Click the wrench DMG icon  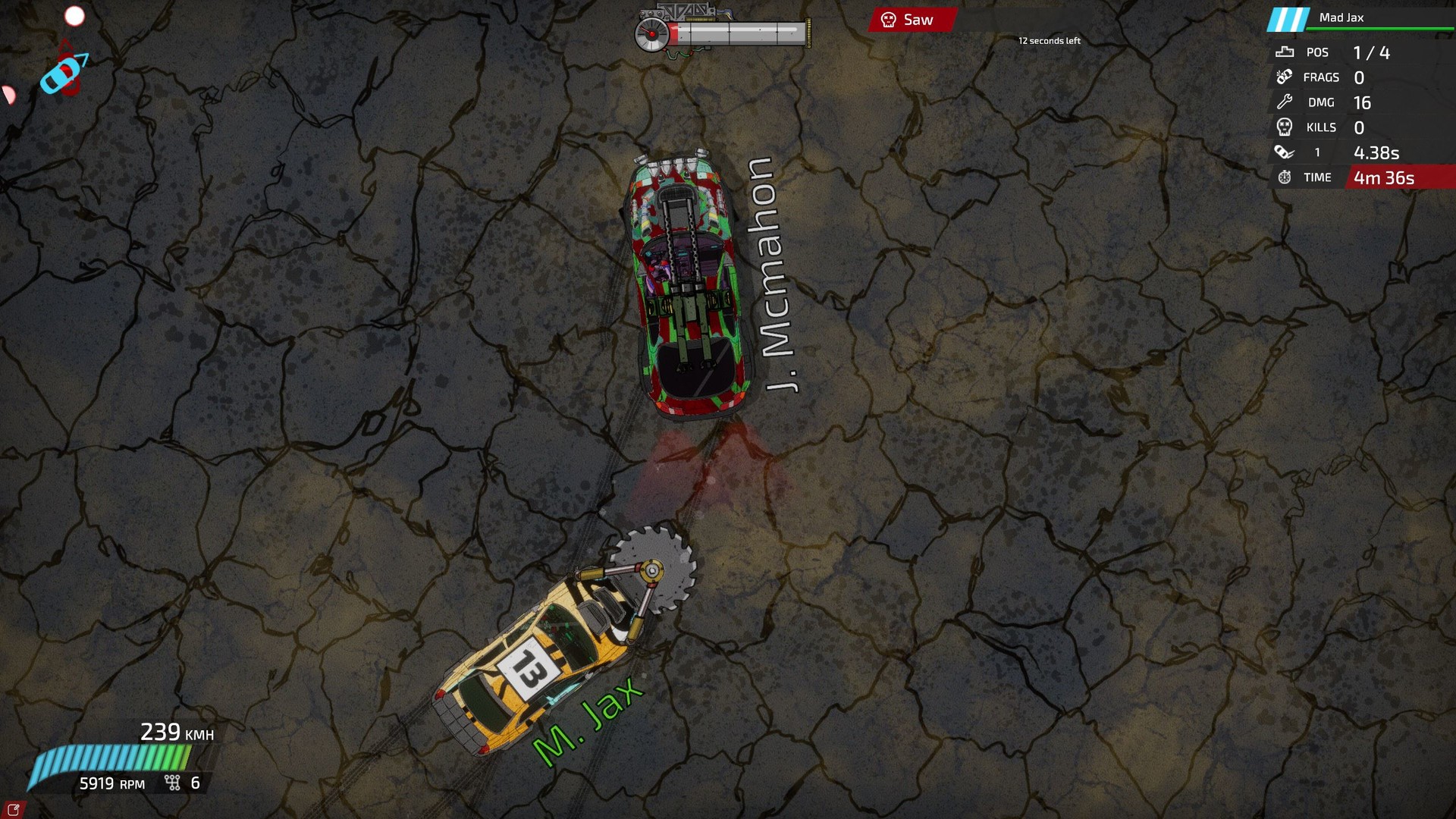pos(1283,102)
